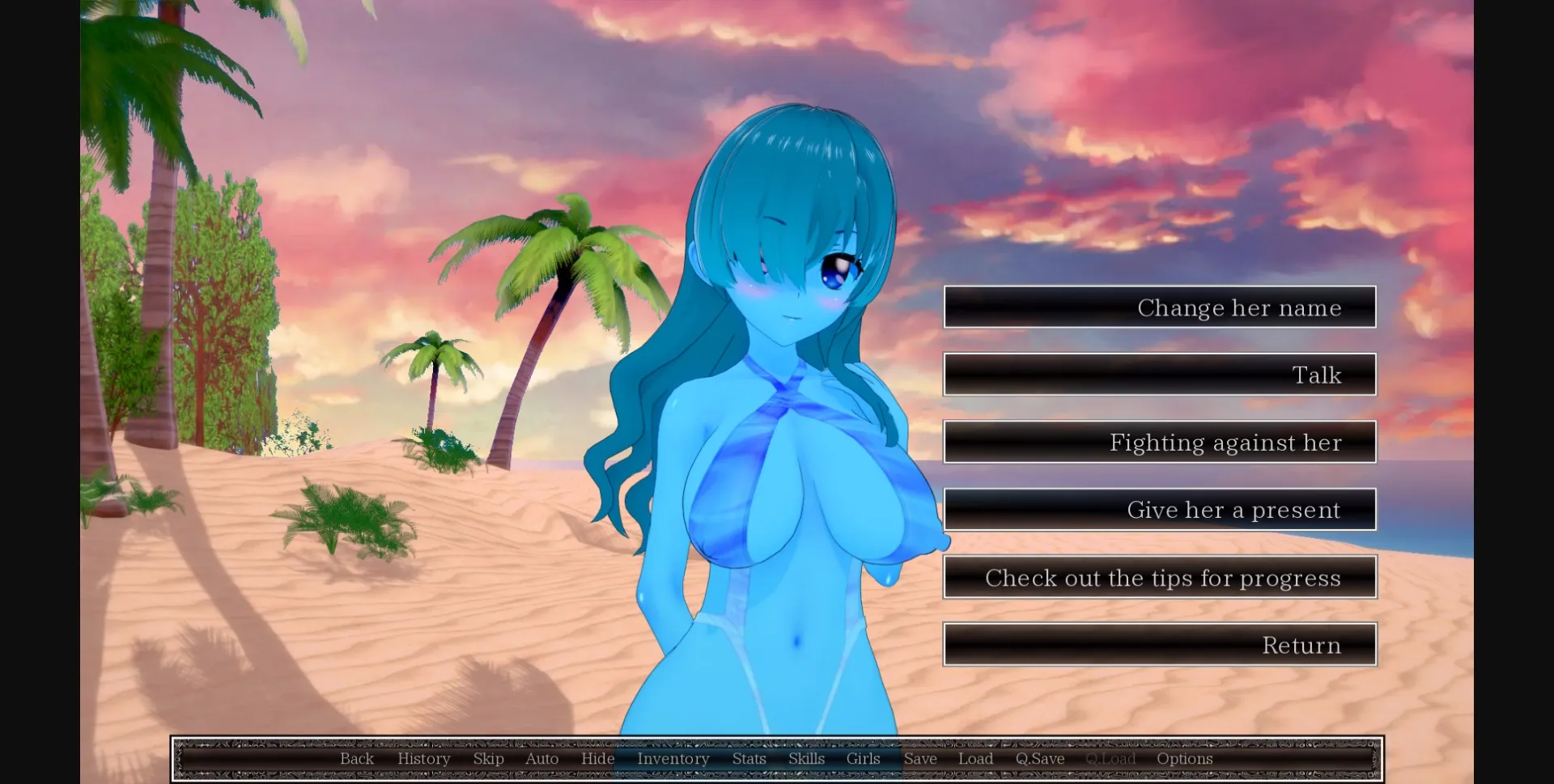
Task: Click the Q.Load option
Action: point(1110,758)
